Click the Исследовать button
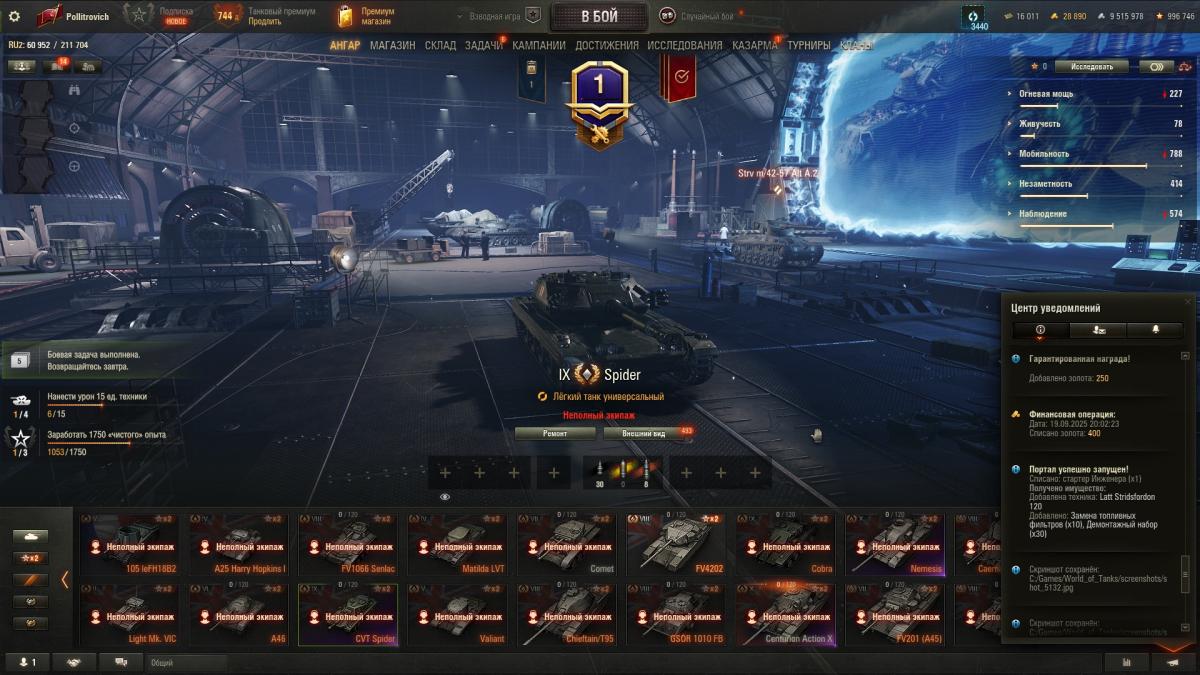1200x675 pixels. 1092,66
